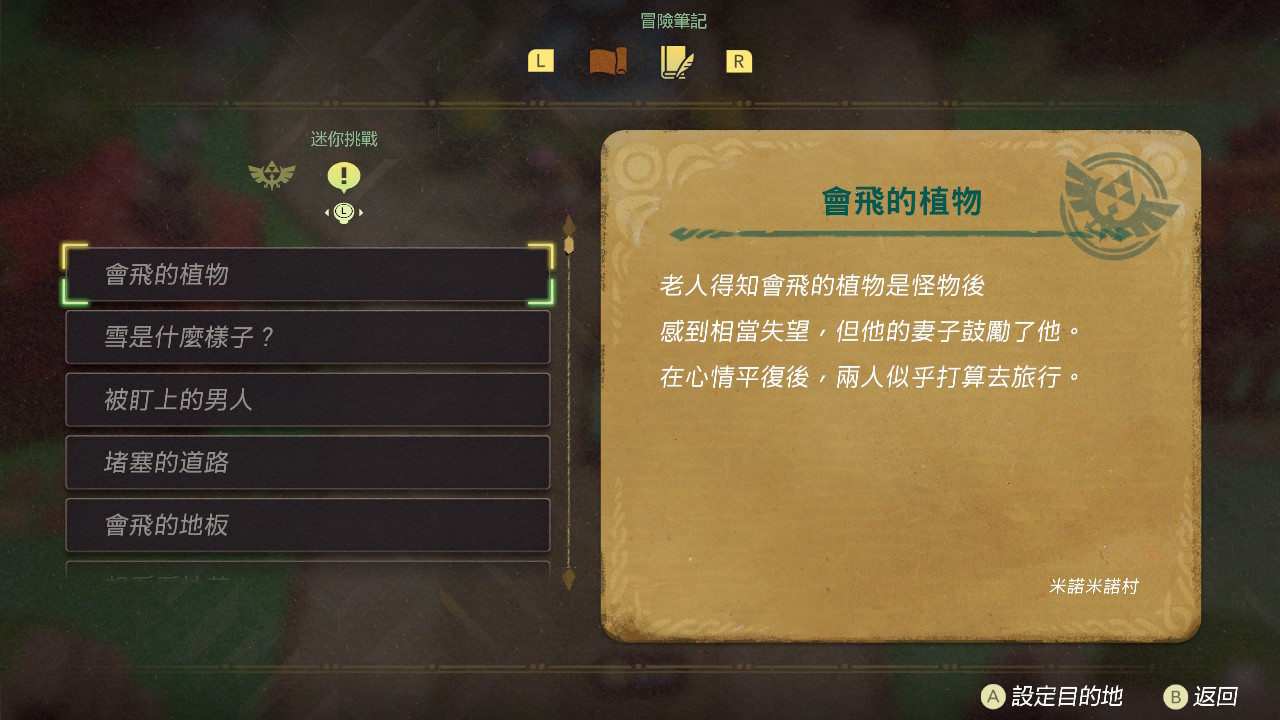Image resolution: width=1280 pixels, height=720 pixels.
Task: Open the 冒險筆記 header tab
Action: [673, 19]
